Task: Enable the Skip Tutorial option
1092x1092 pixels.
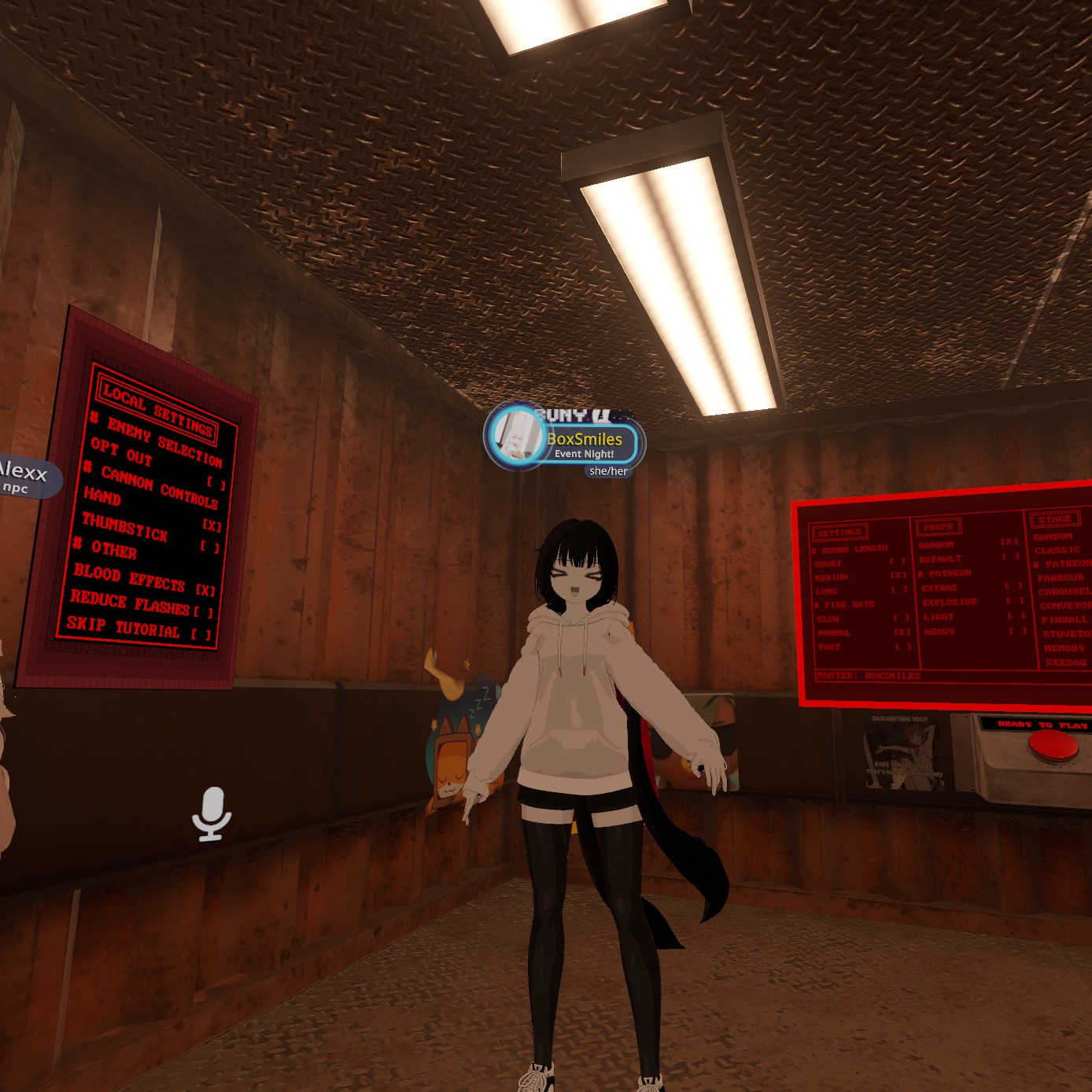Action: click(x=201, y=634)
